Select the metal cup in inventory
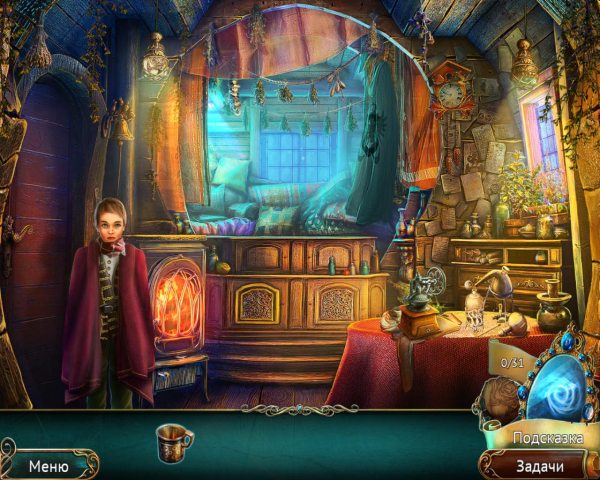 click(x=173, y=441)
